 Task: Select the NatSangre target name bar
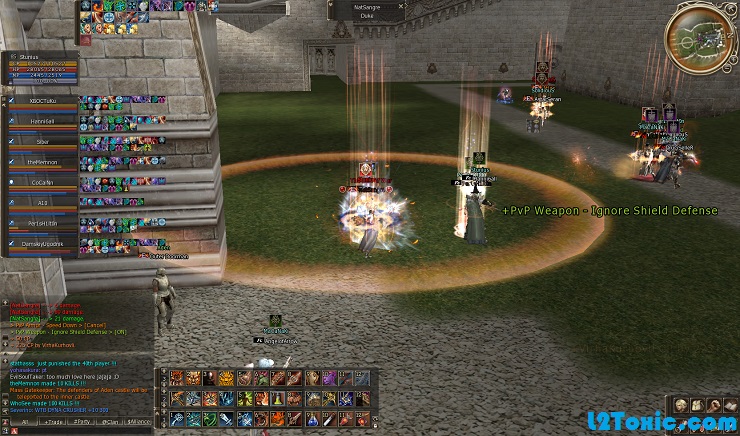click(365, 6)
